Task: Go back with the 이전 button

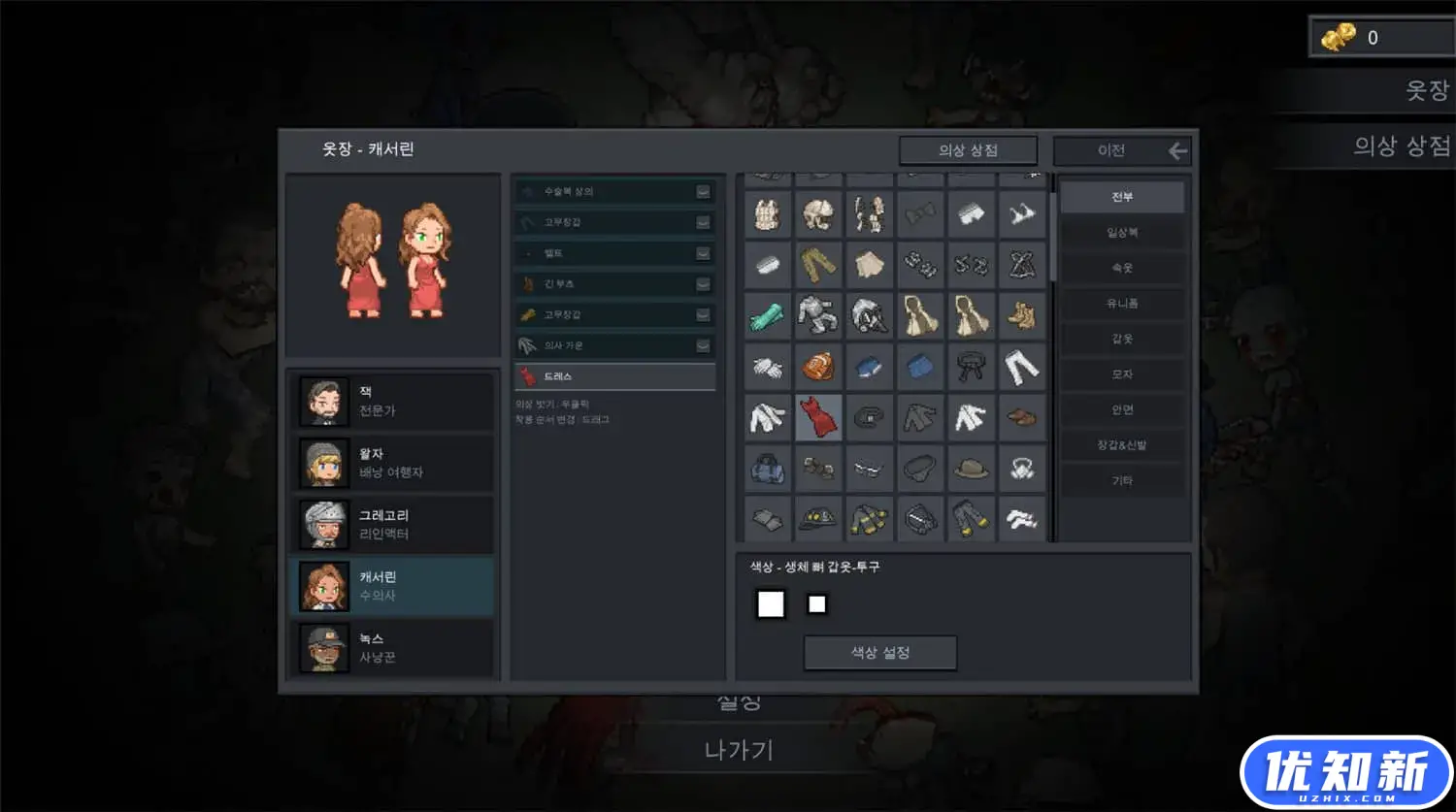Action: 1122,150
